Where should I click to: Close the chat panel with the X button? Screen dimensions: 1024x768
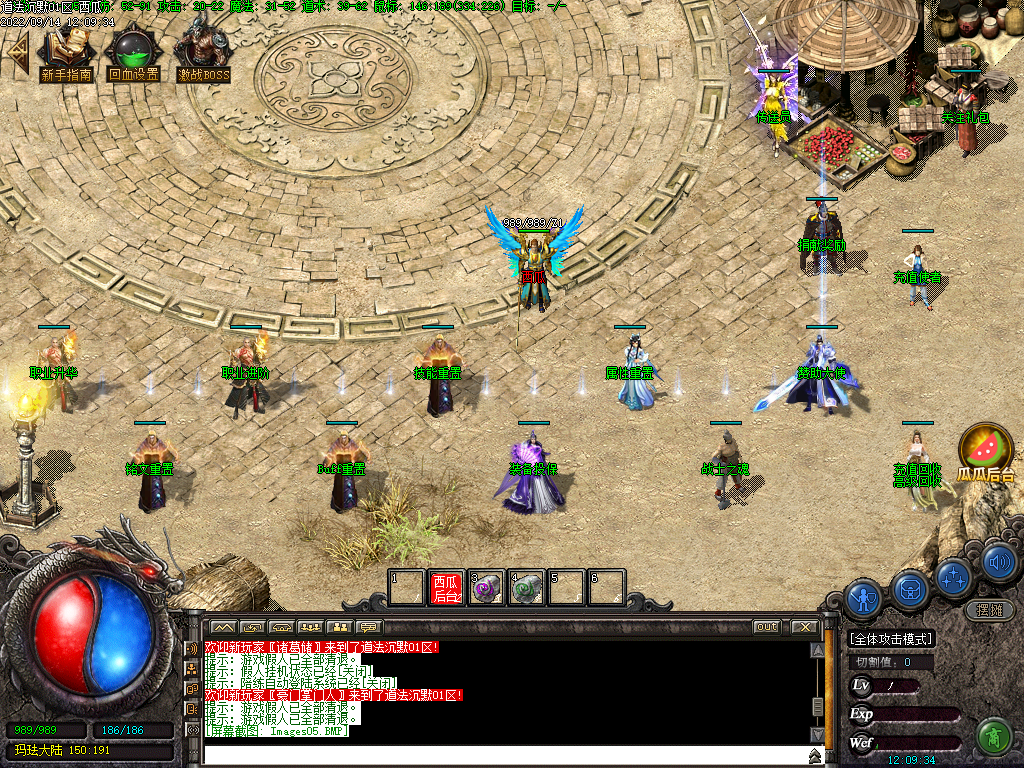point(805,627)
